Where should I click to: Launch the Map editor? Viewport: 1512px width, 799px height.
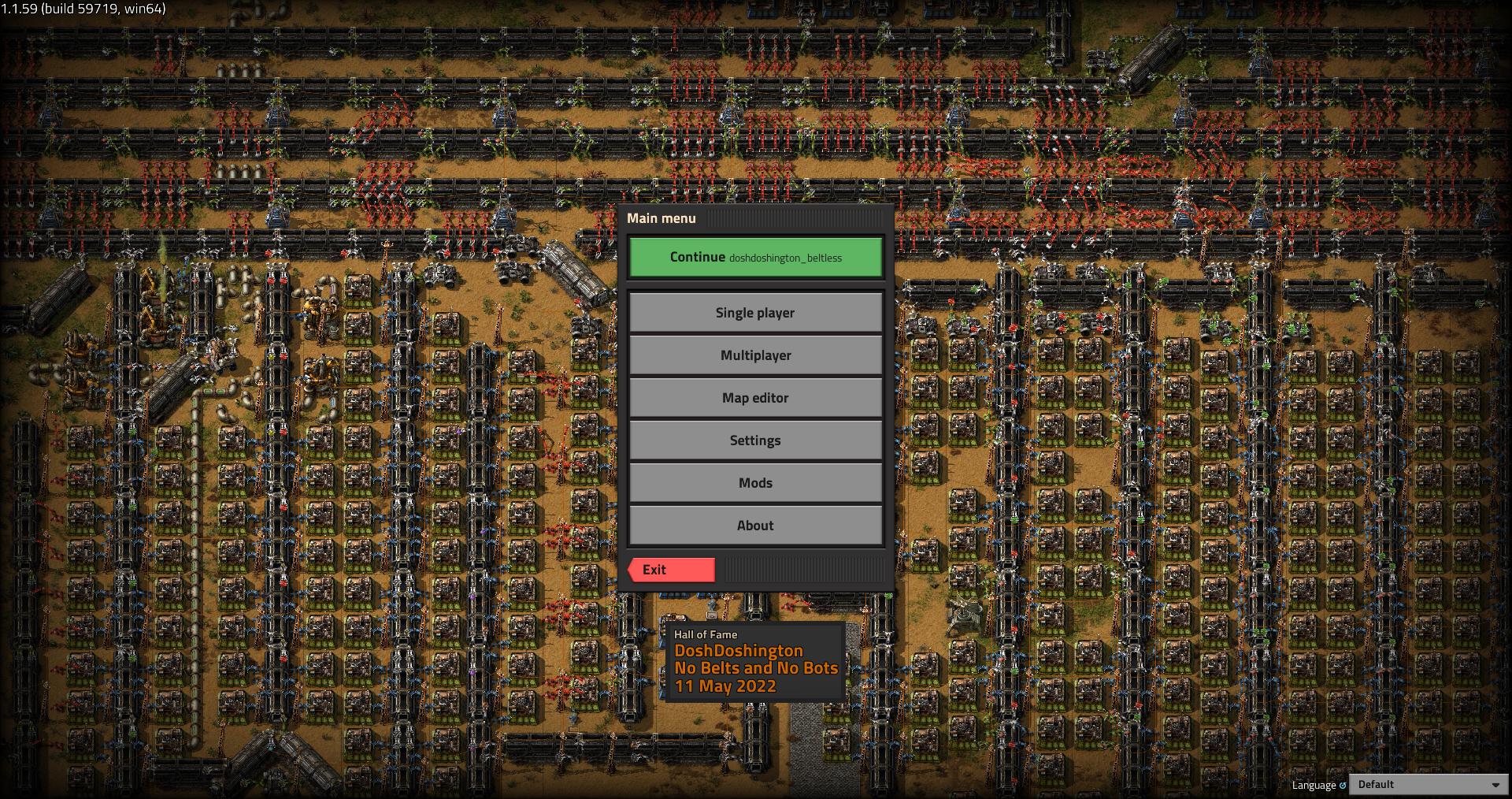click(x=755, y=398)
